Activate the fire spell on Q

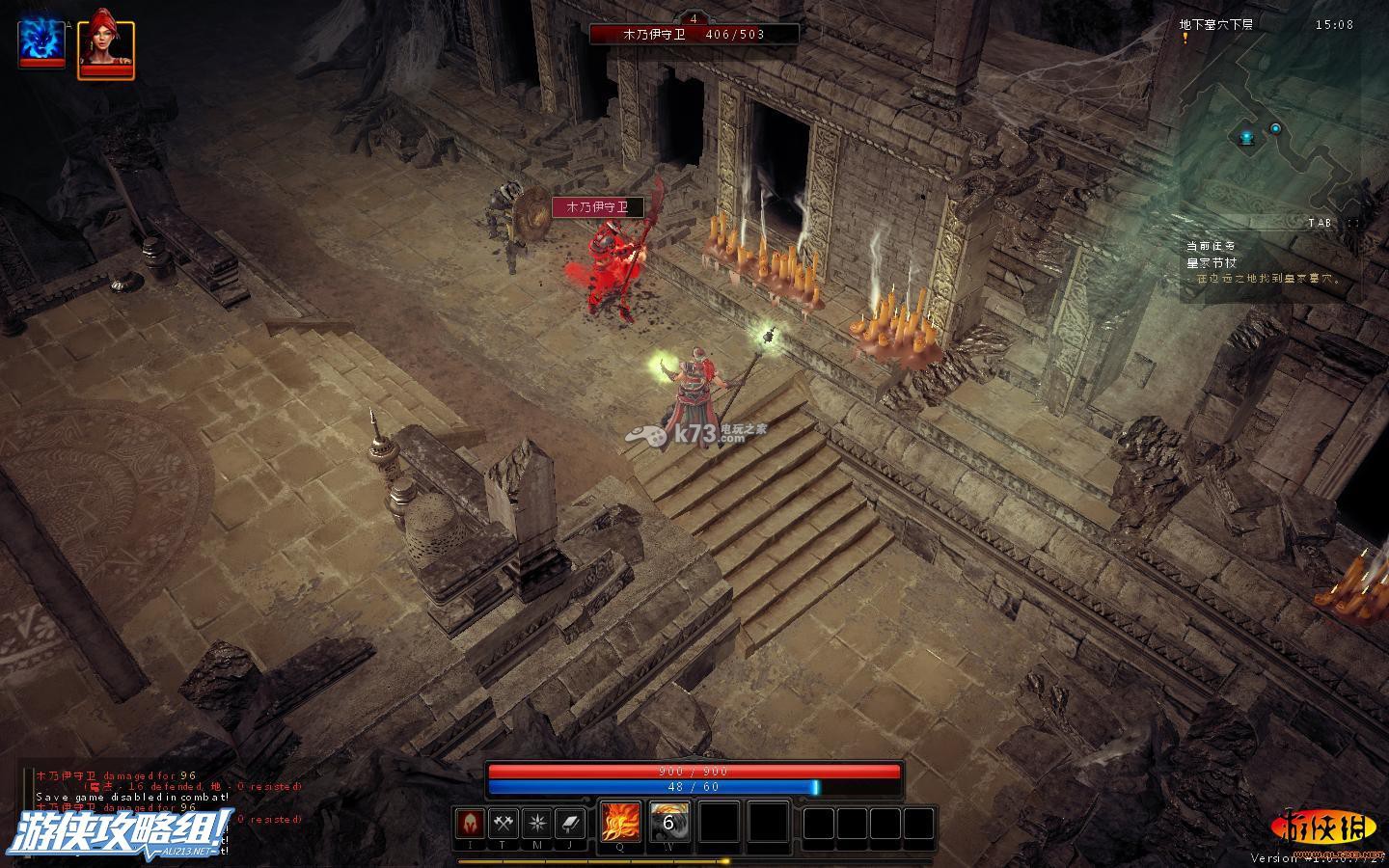pos(619,823)
